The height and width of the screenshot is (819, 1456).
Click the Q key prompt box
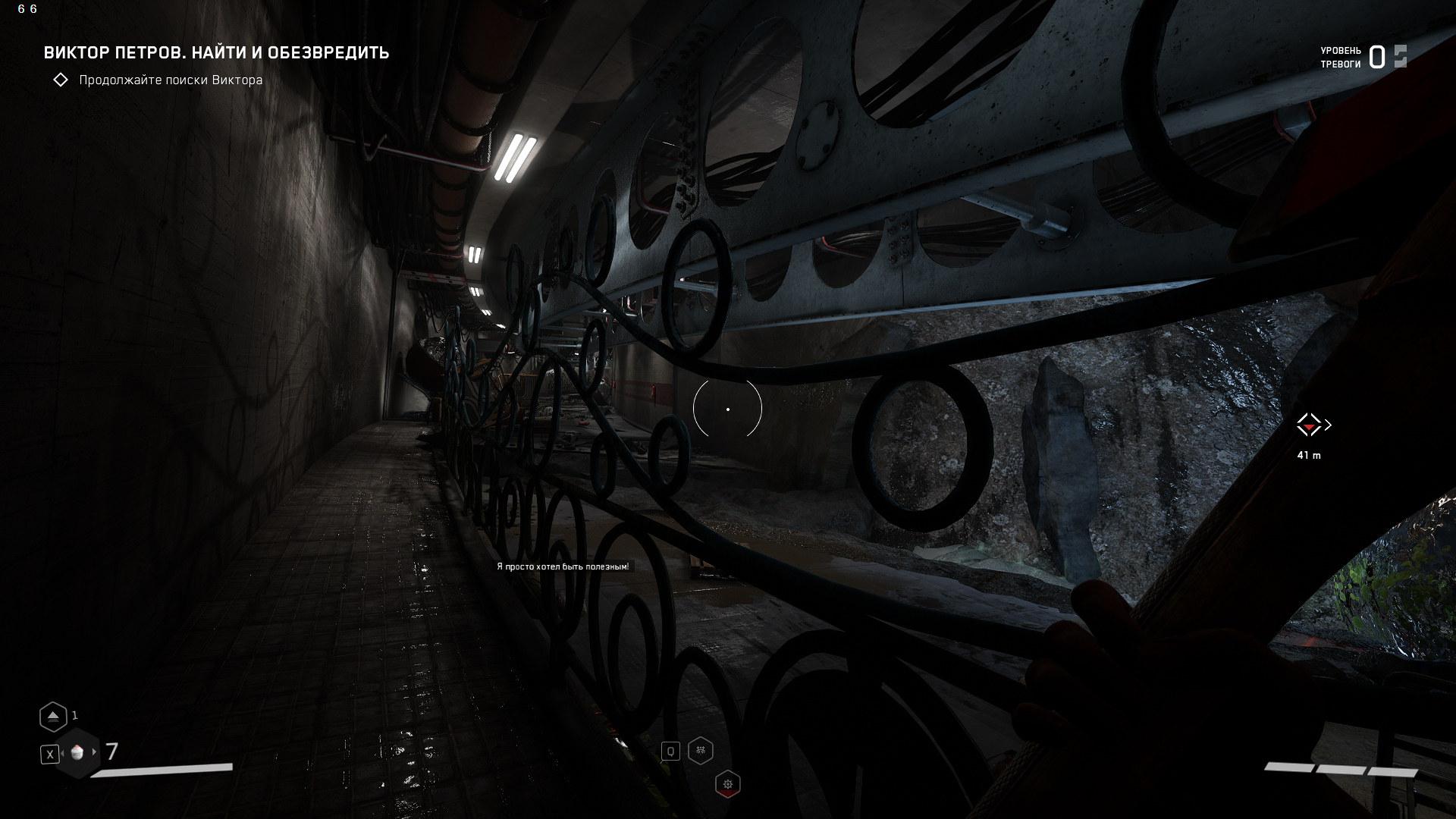(x=670, y=751)
